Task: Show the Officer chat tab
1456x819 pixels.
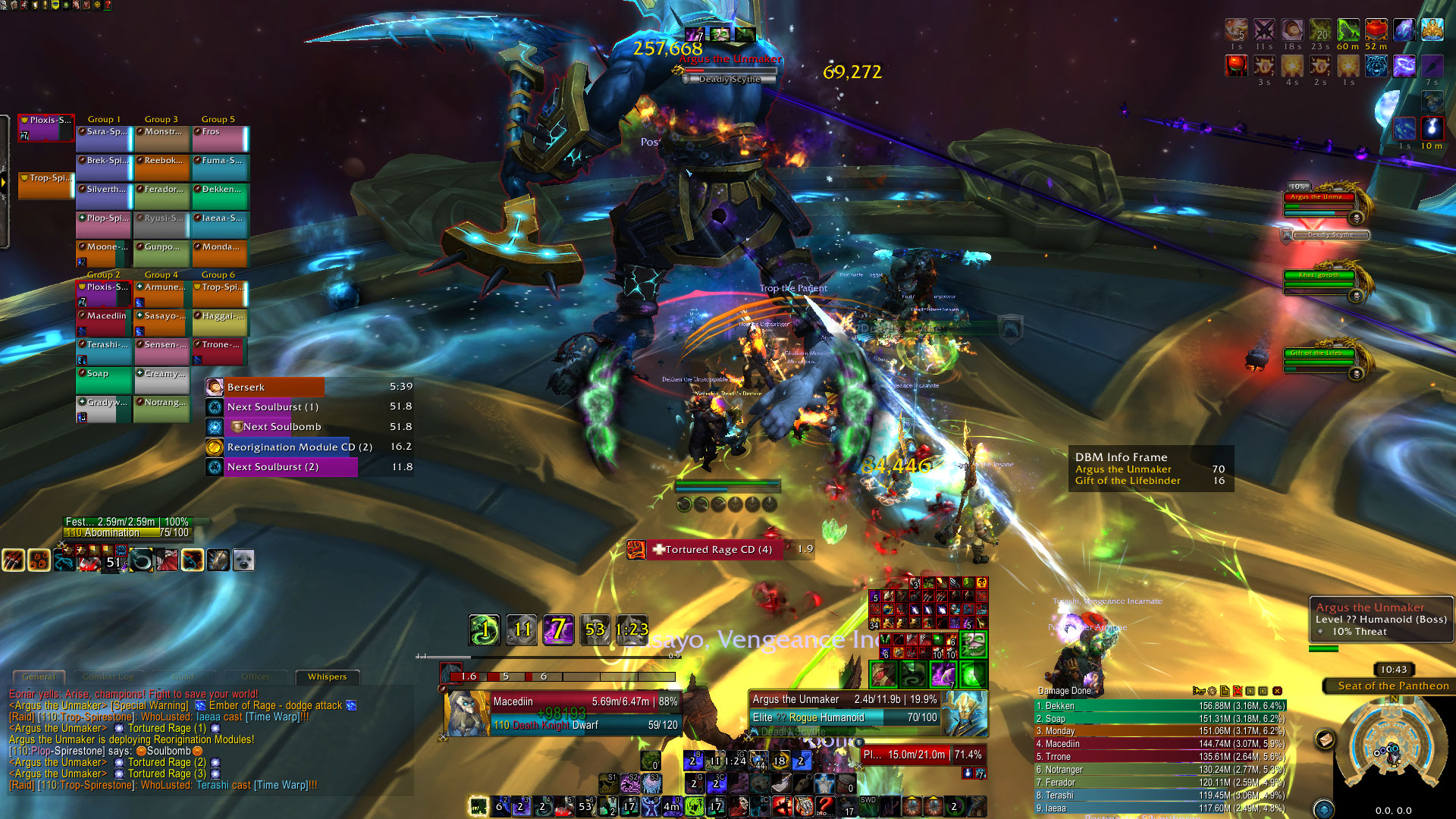Action: coord(256,676)
